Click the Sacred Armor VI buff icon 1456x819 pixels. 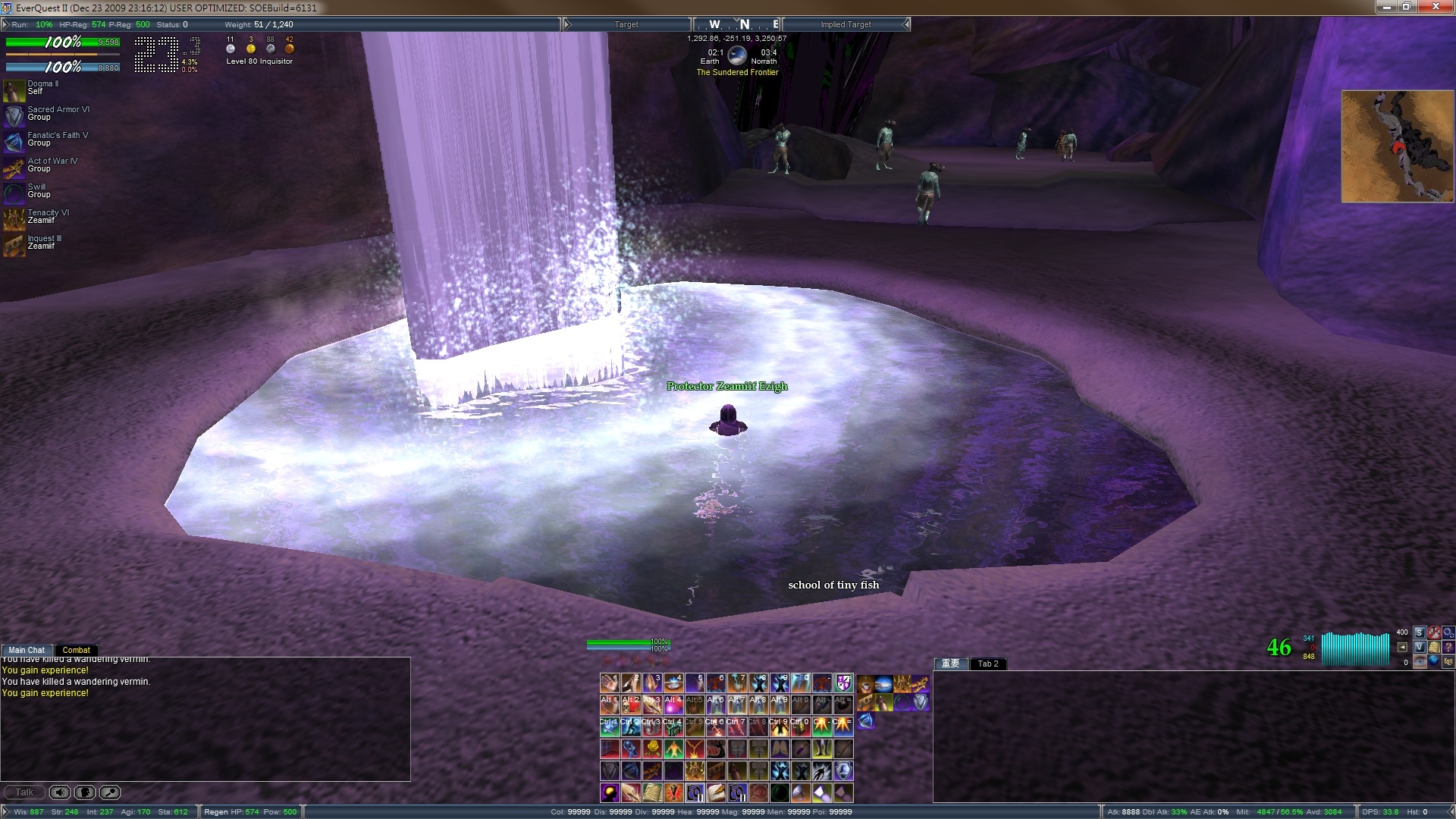(x=14, y=115)
